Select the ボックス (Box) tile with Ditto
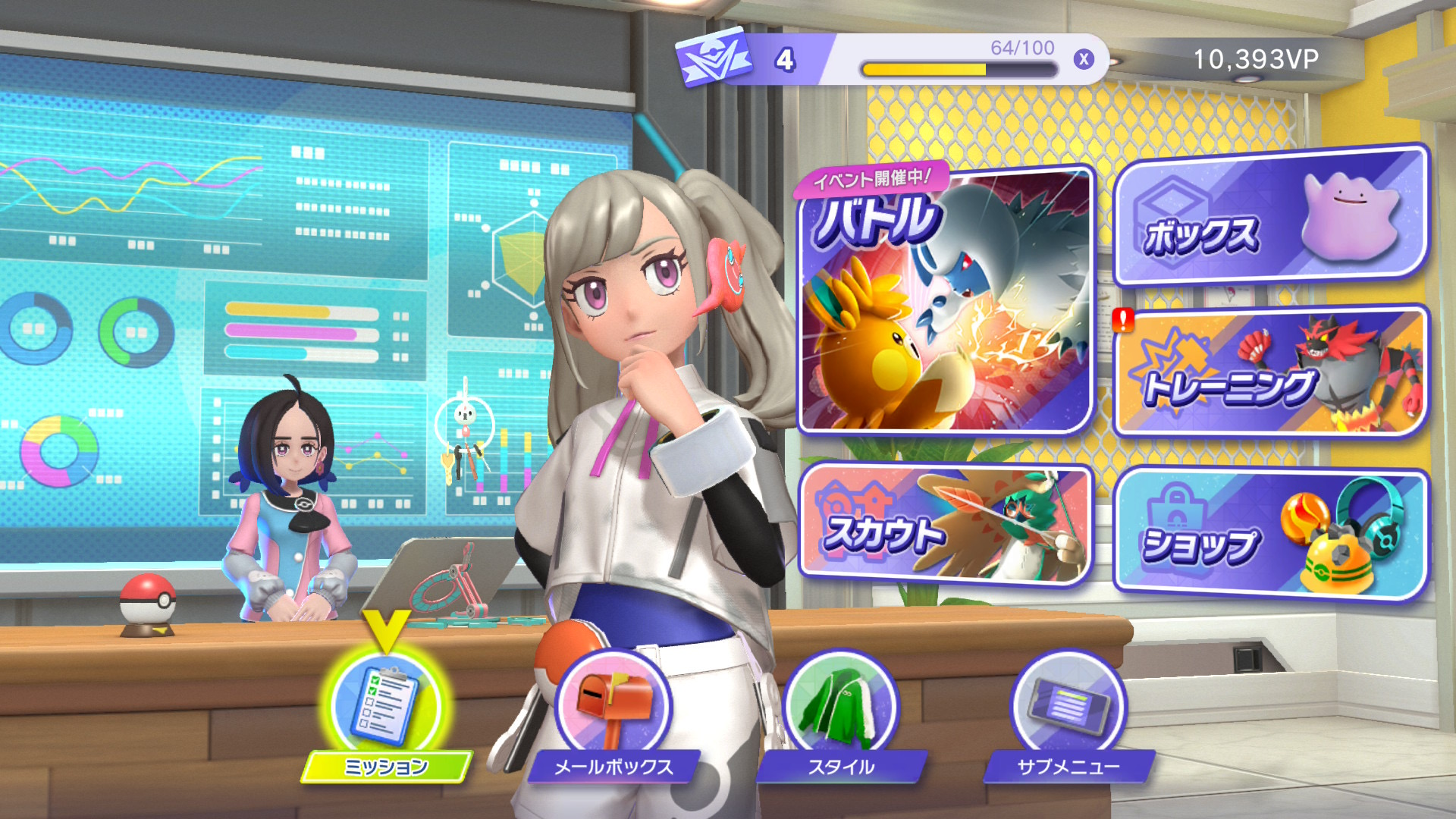 tap(1270, 218)
